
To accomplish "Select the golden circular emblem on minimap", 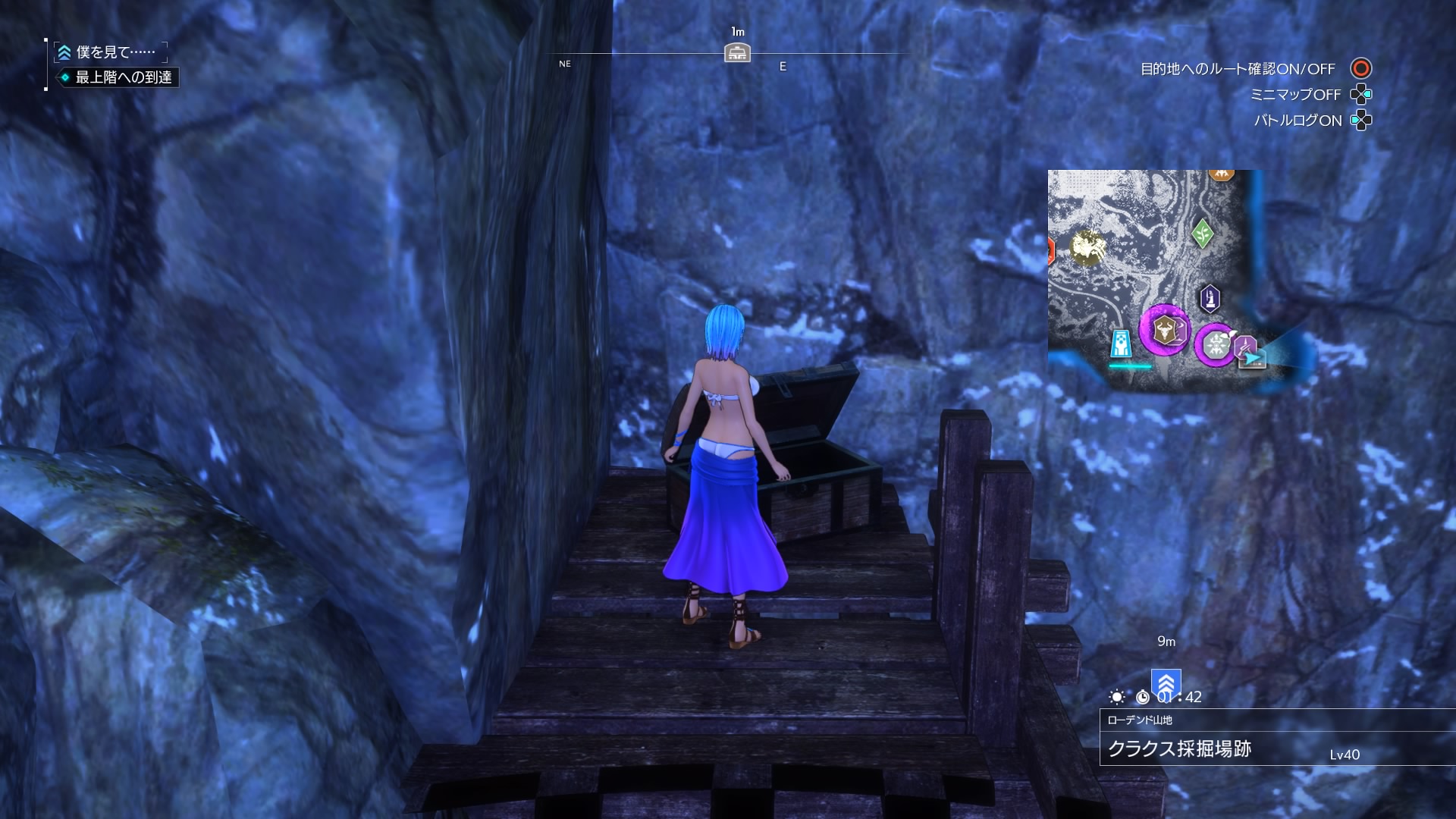I will pyautogui.click(x=1087, y=247).
